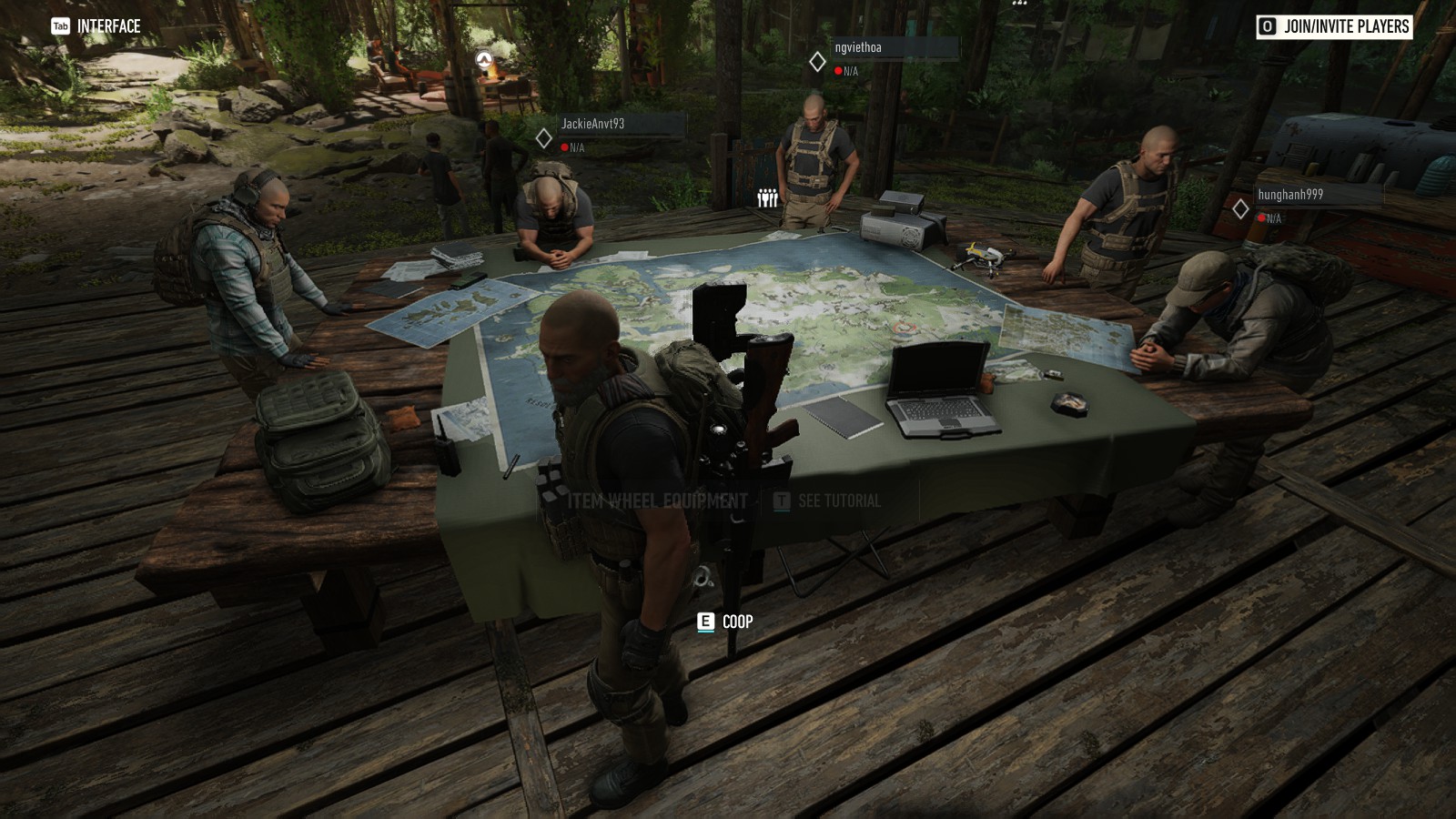Open SEE TUTORIAL
Viewport: 1456px width, 819px height.
[838, 500]
